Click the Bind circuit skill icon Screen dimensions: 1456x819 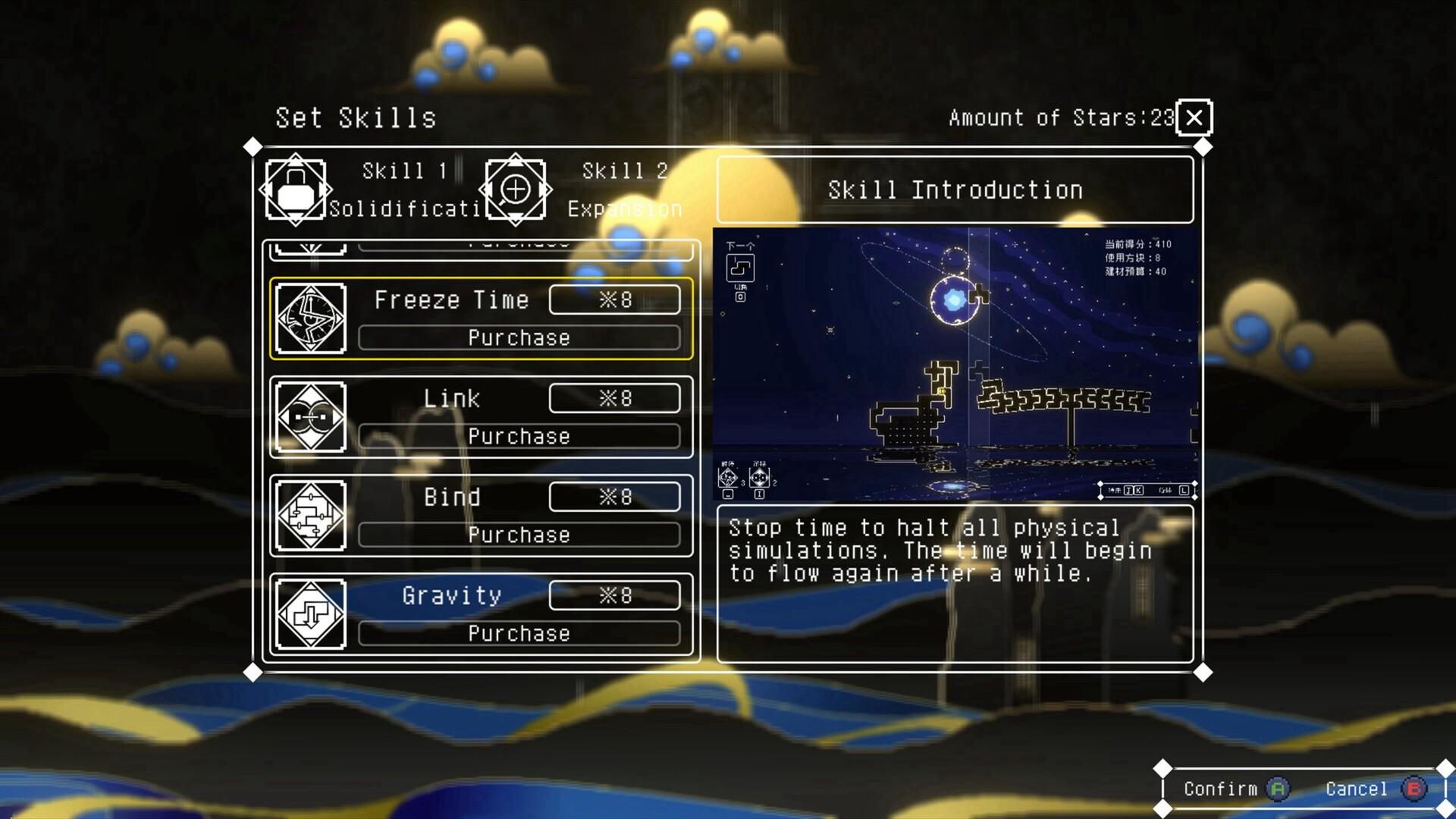309,516
